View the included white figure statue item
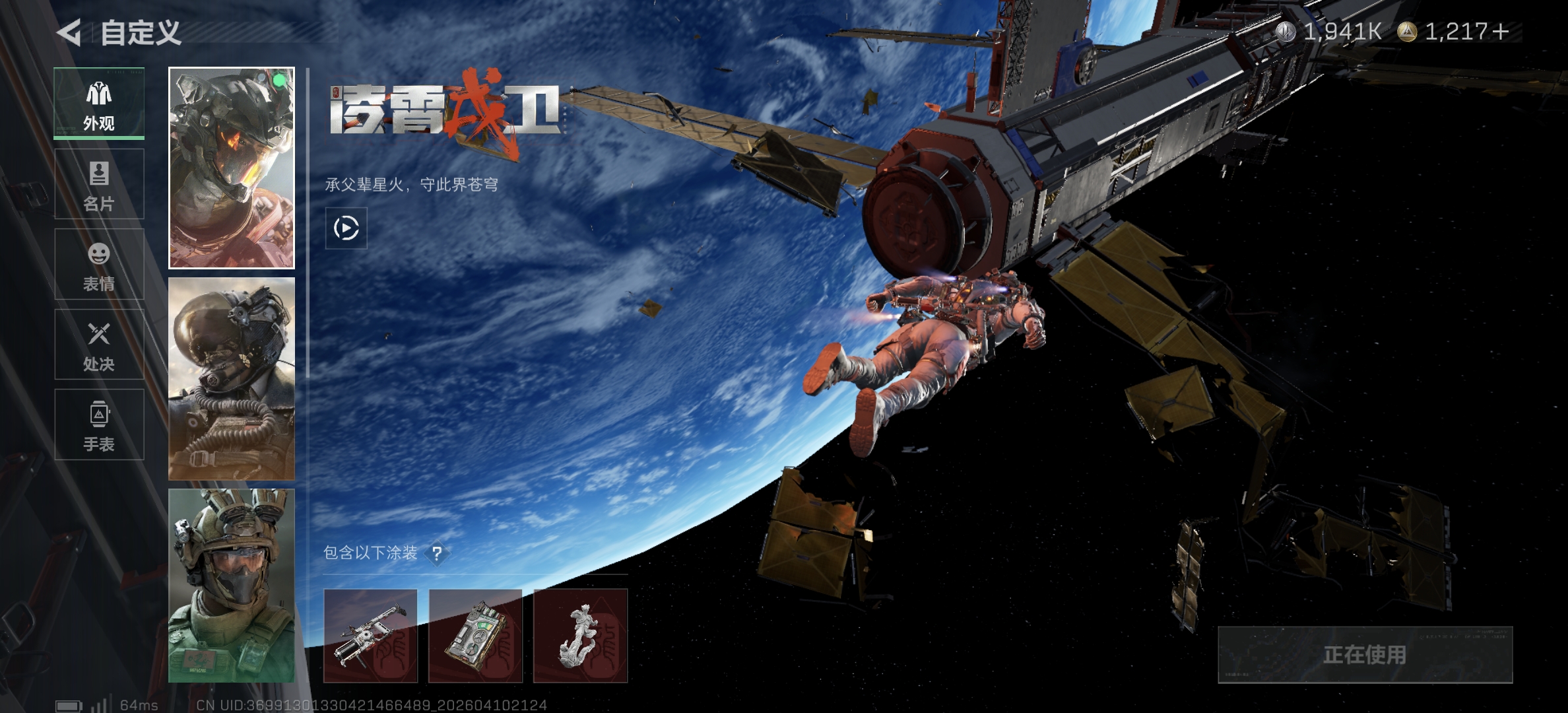Screen dimensions: 1568x713 [580, 636]
